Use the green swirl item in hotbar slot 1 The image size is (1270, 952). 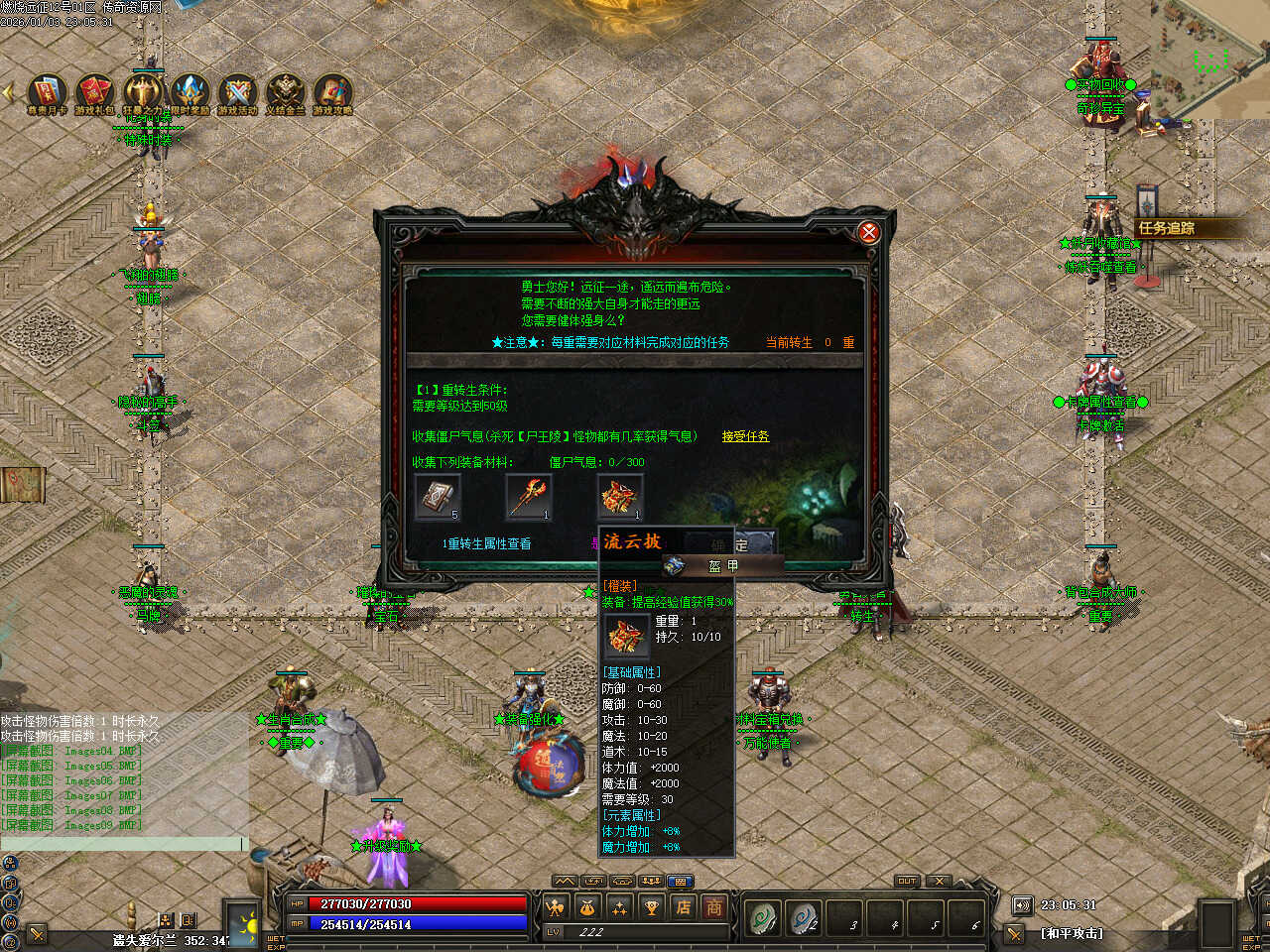763,918
